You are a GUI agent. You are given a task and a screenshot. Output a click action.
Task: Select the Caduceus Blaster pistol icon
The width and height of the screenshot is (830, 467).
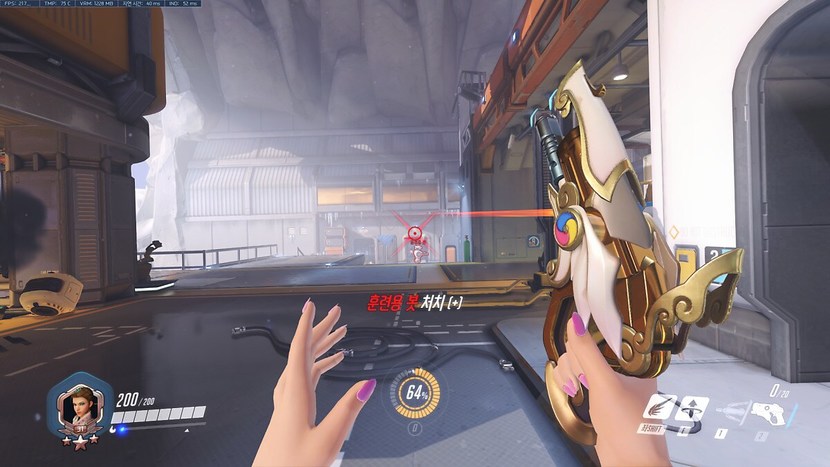coord(768,413)
